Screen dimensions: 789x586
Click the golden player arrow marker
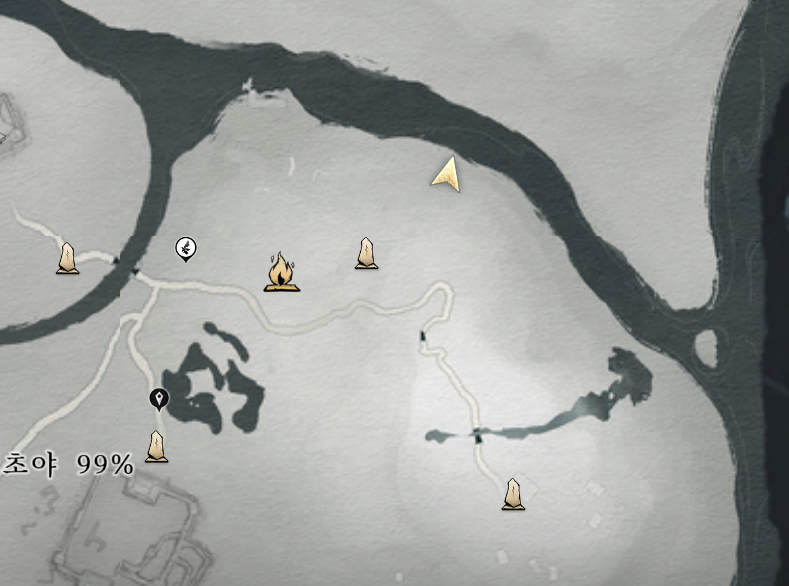(x=449, y=174)
